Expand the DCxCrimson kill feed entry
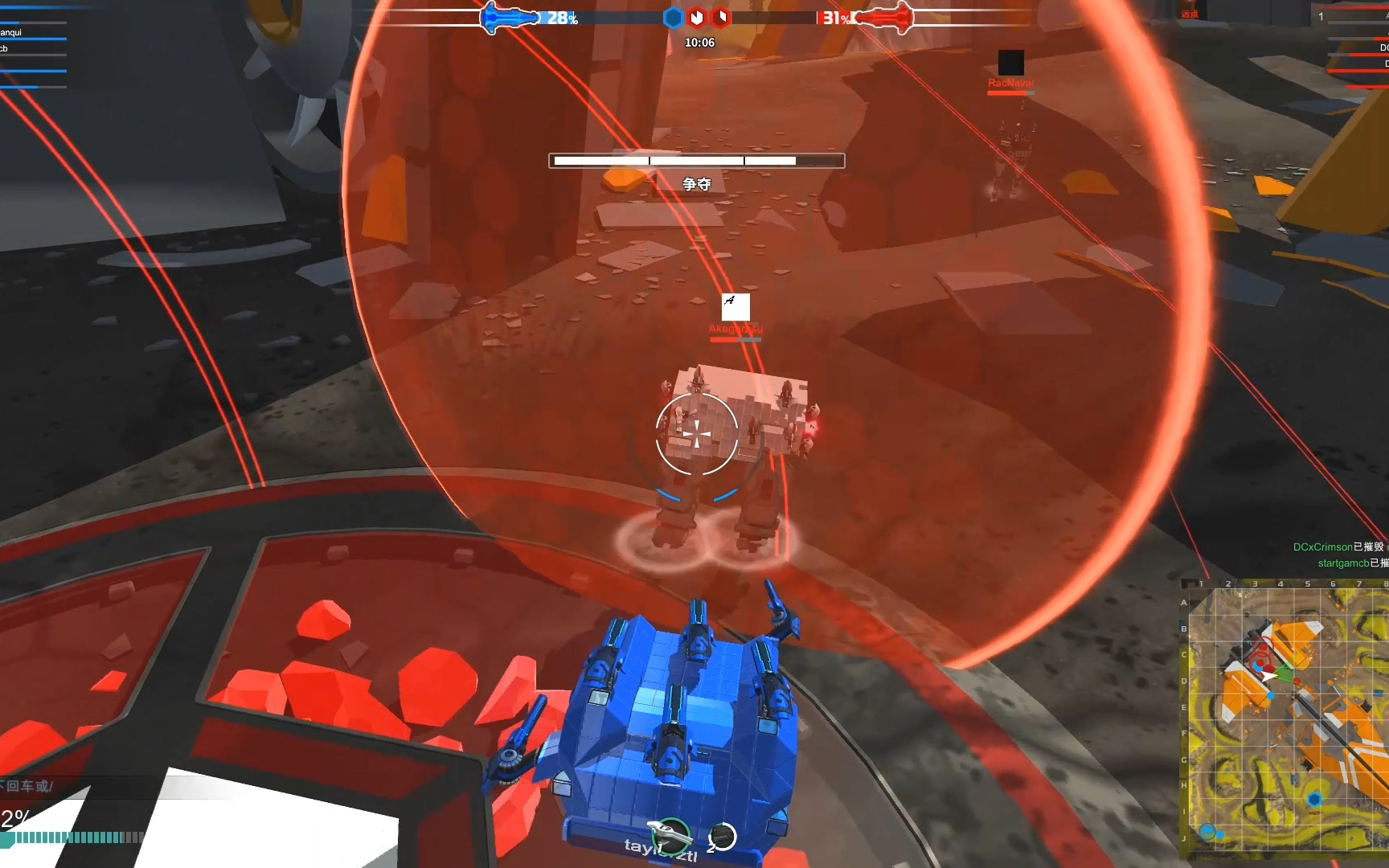Image resolution: width=1389 pixels, height=868 pixels. pyautogui.click(x=1334, y=547)
